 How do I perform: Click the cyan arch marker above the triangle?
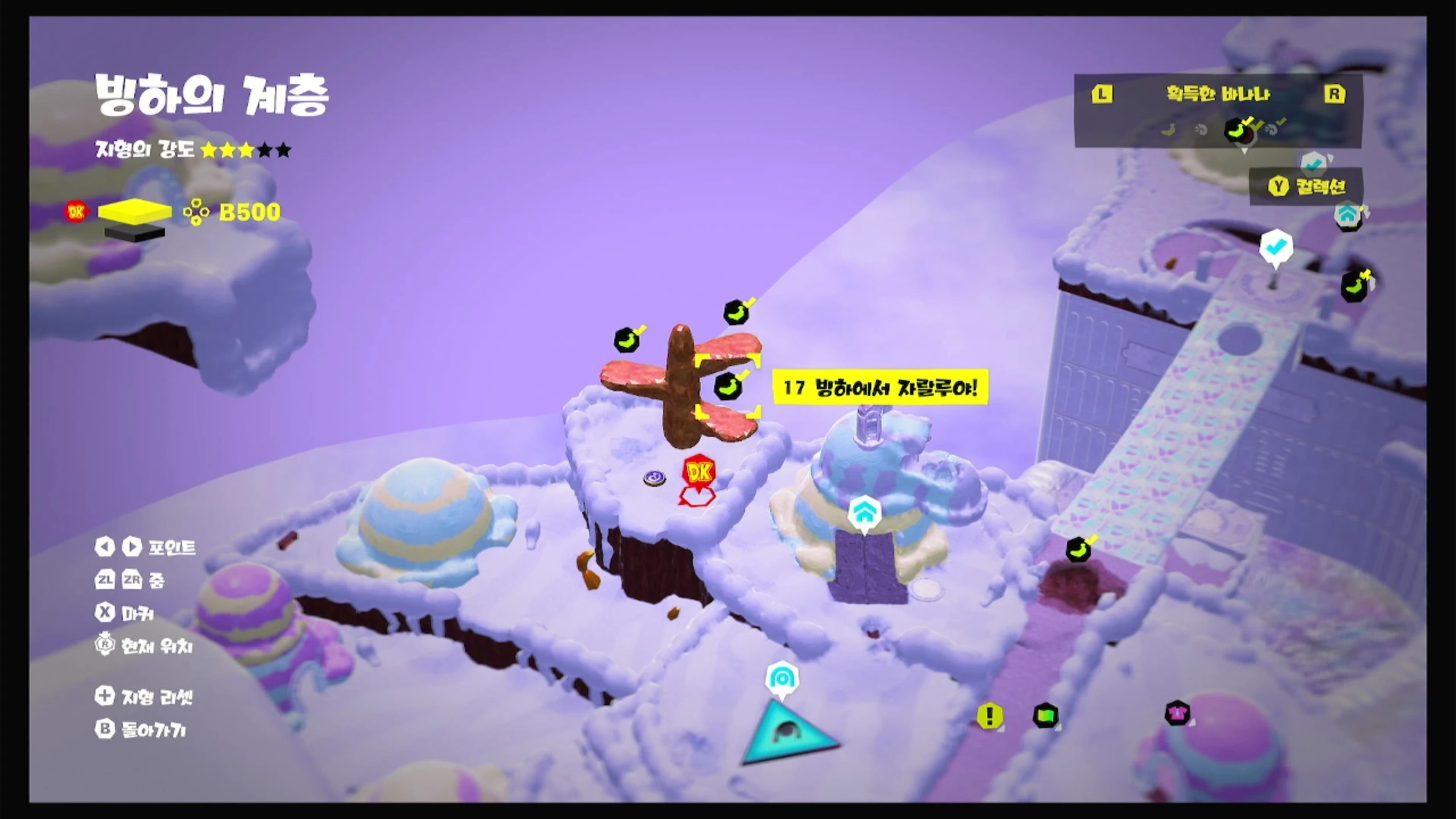coord(782,678)
